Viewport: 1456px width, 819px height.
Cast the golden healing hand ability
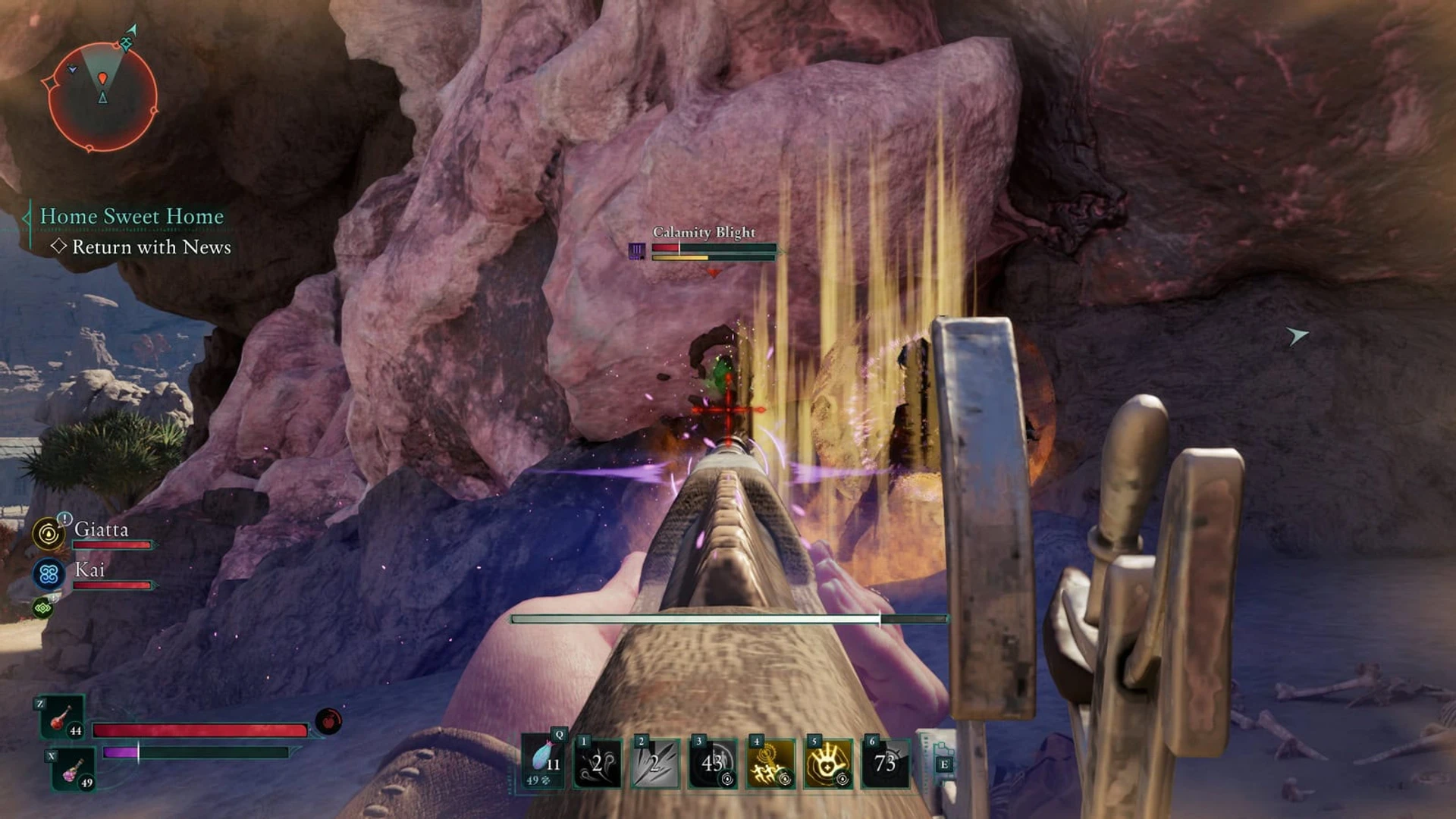pyautogui.click(x=828, y=763)
